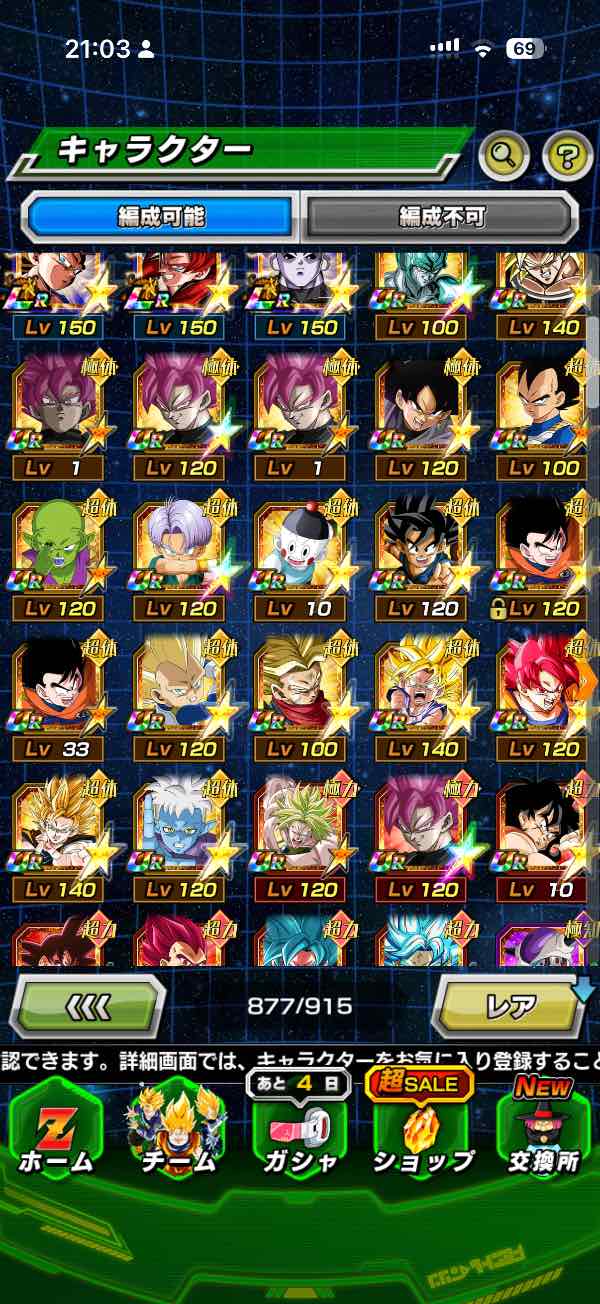600x1304 pixels.
Task: Open the ショップ menu
Action: (423, 1130)
